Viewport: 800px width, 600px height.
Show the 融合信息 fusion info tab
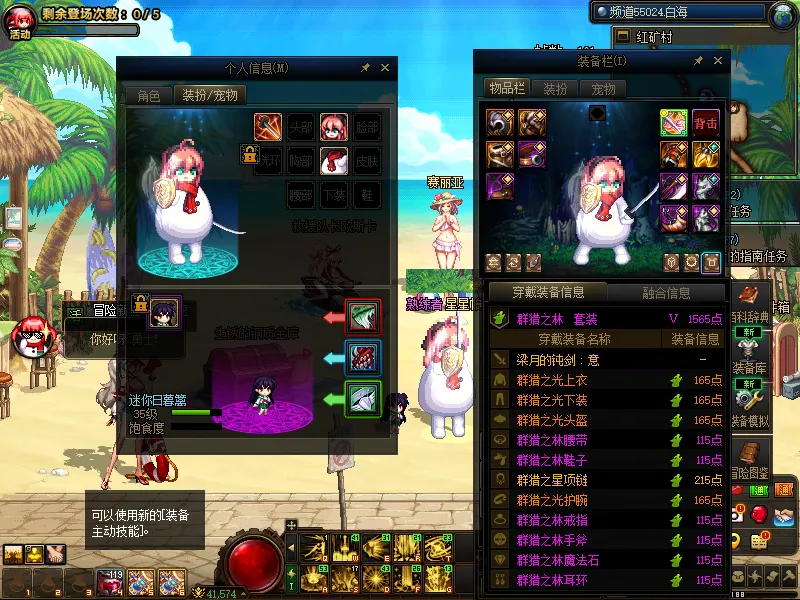click(x=664, y=293)
